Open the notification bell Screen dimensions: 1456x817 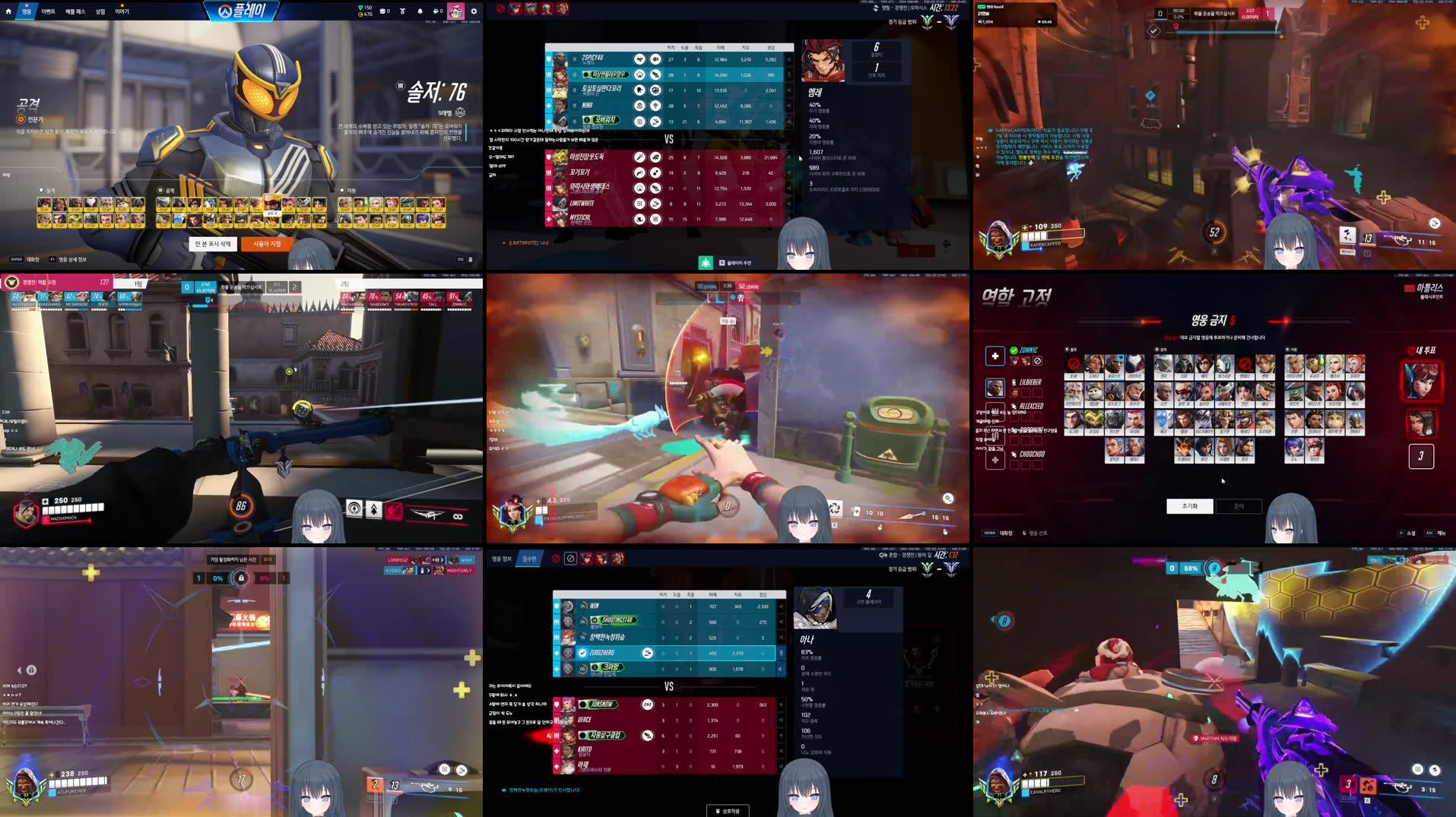420,11
